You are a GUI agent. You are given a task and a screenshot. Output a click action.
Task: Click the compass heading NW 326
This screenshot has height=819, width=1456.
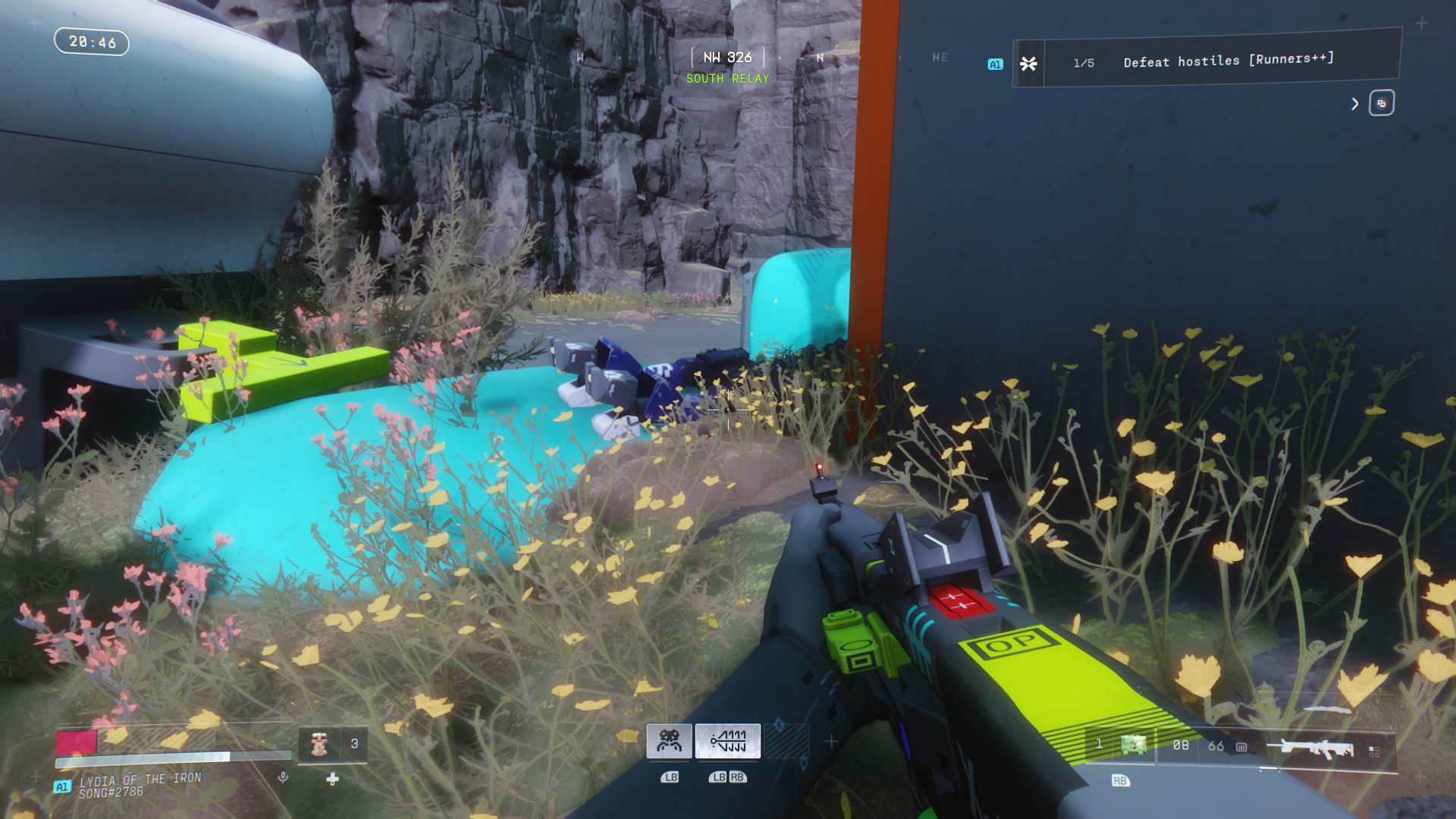[727, 58]
